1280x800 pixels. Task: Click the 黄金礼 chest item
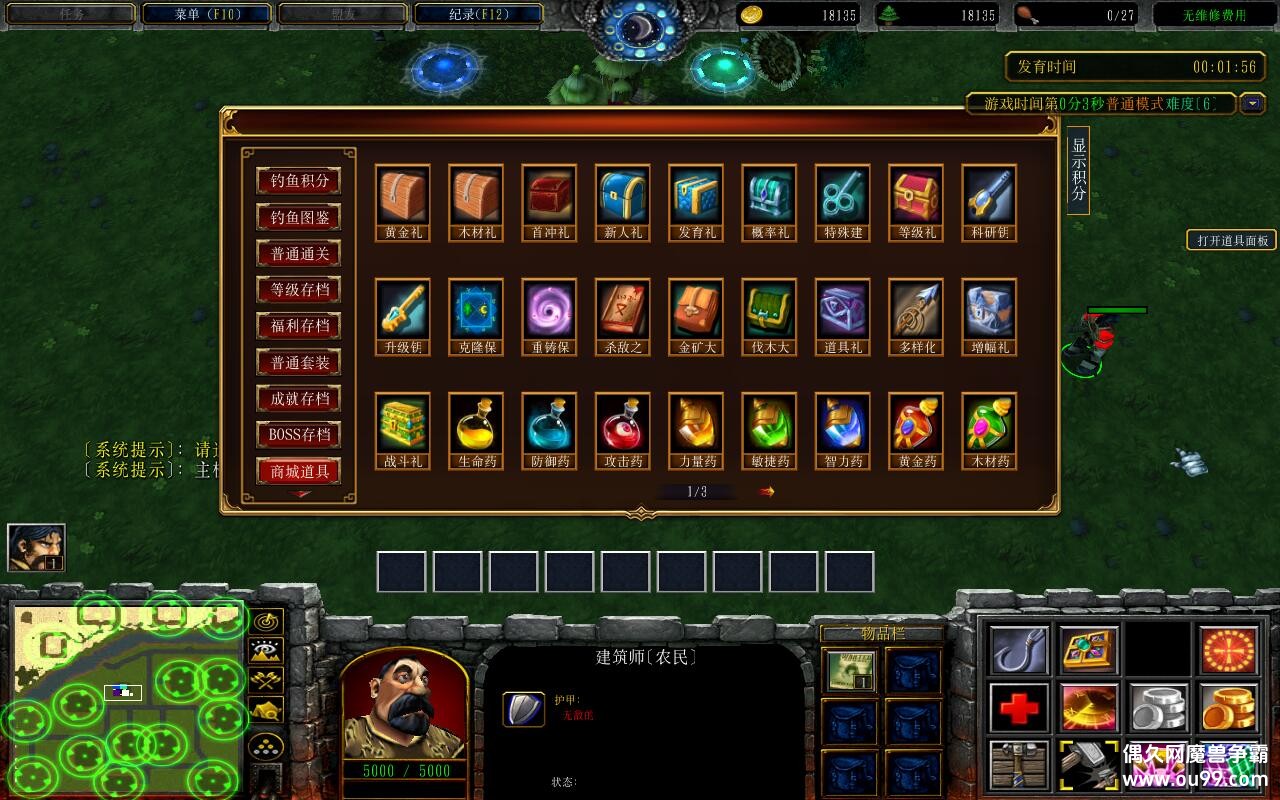[403, 196]
